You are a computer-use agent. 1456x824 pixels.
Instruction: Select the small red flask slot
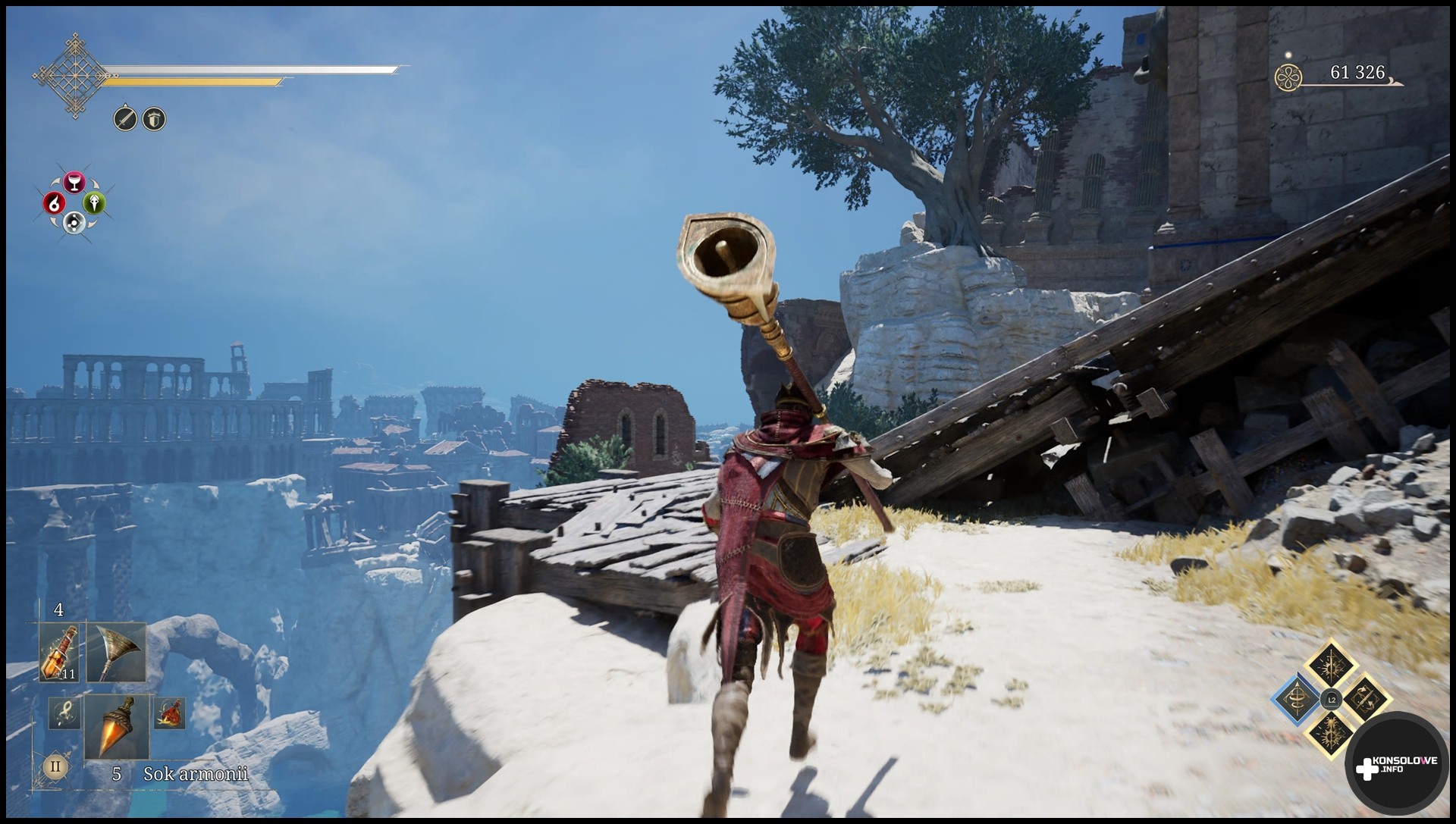(x=169, y=713)
